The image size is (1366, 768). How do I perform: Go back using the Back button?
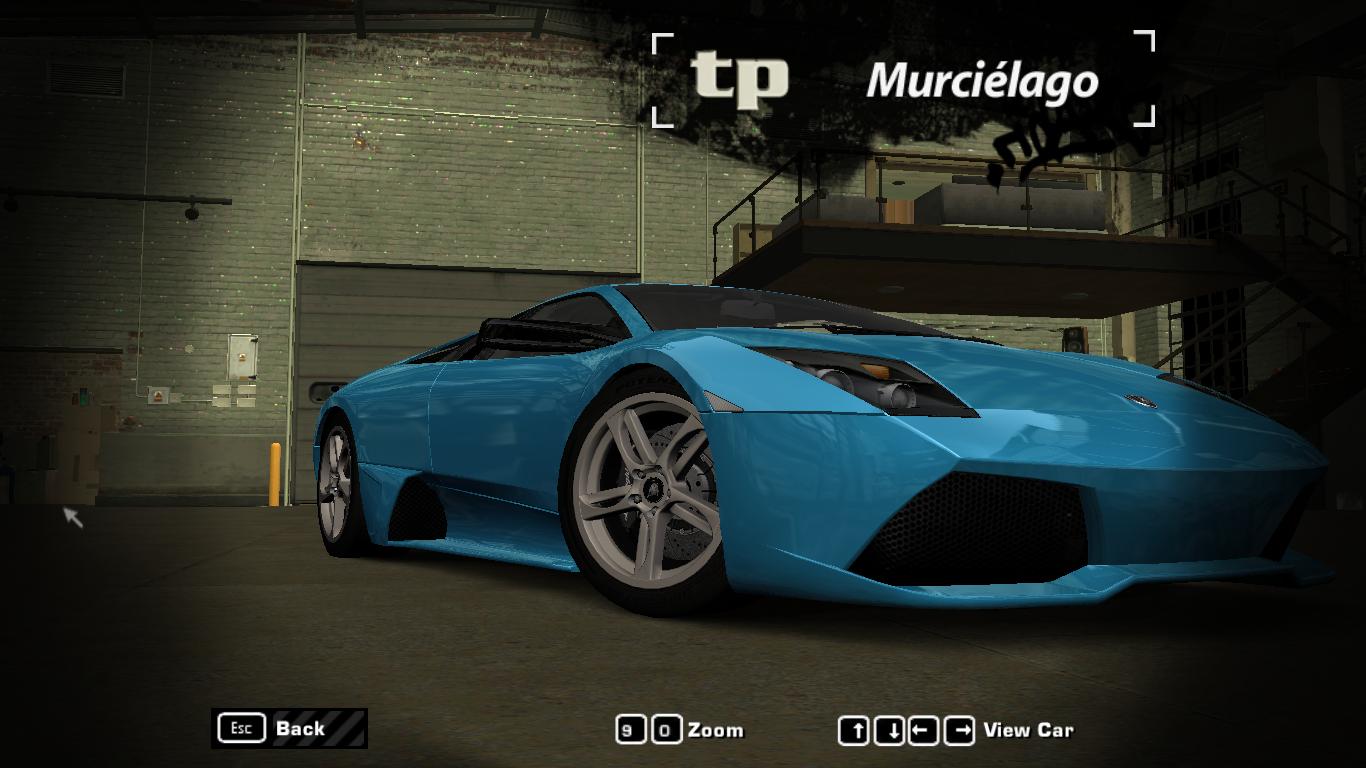click(289, 728)
